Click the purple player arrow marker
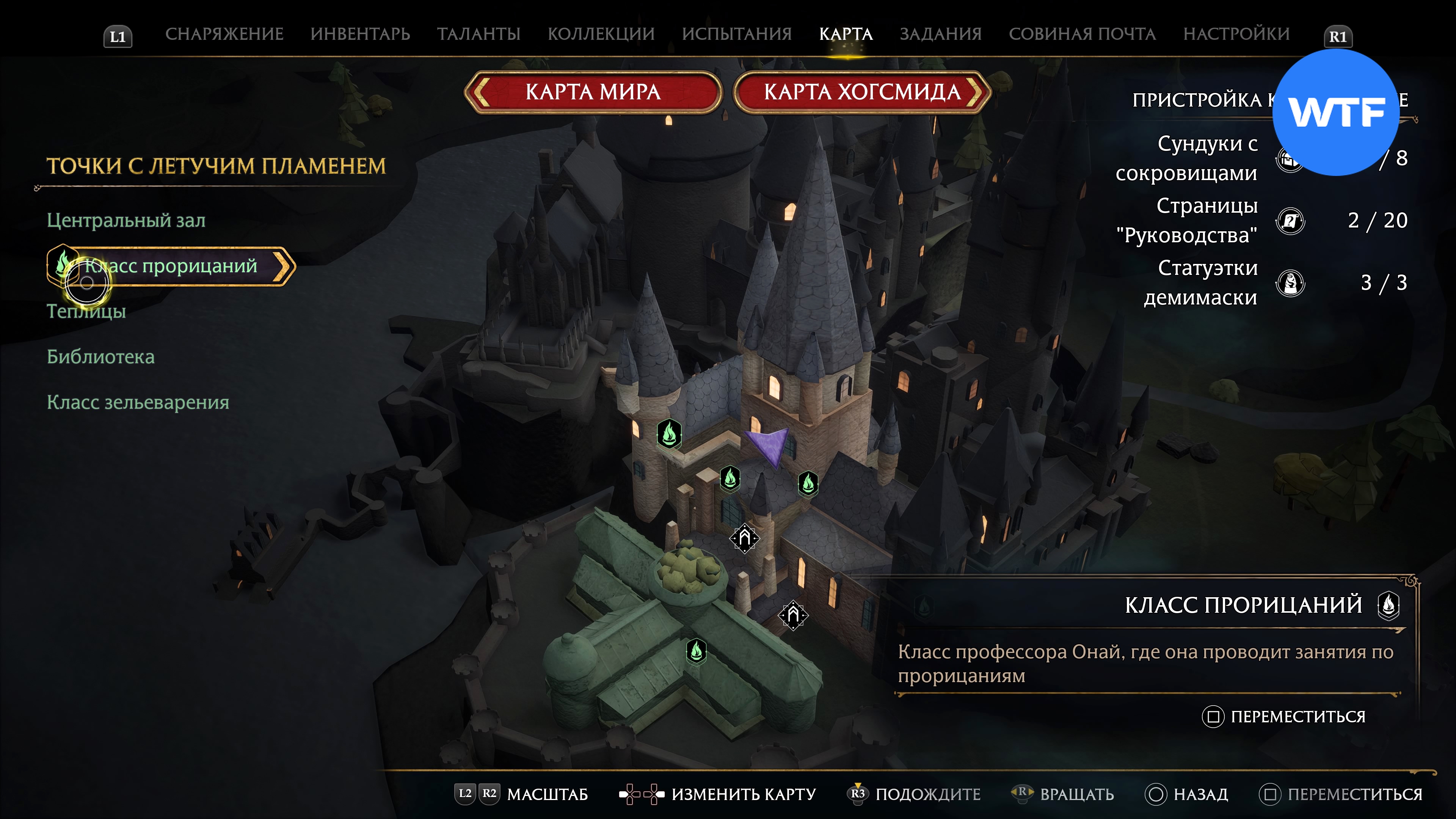The height and width of the screenshot is (819, 1456). click(769, 446)
